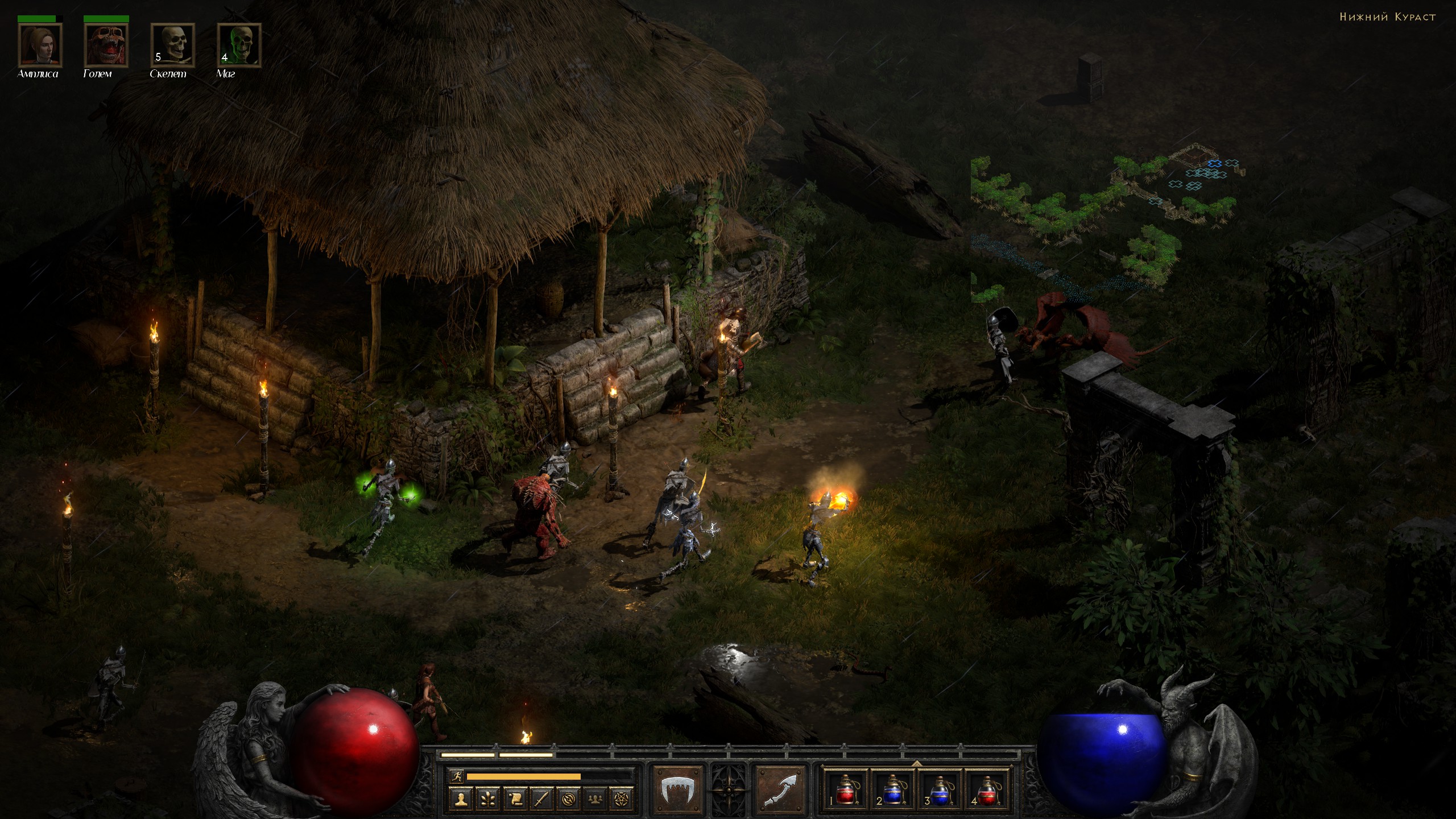Screen dimensions: 1456x819
Task: Drink the red potion in belt slot 4
Action: pyautogui.click(x=987, y=789)
